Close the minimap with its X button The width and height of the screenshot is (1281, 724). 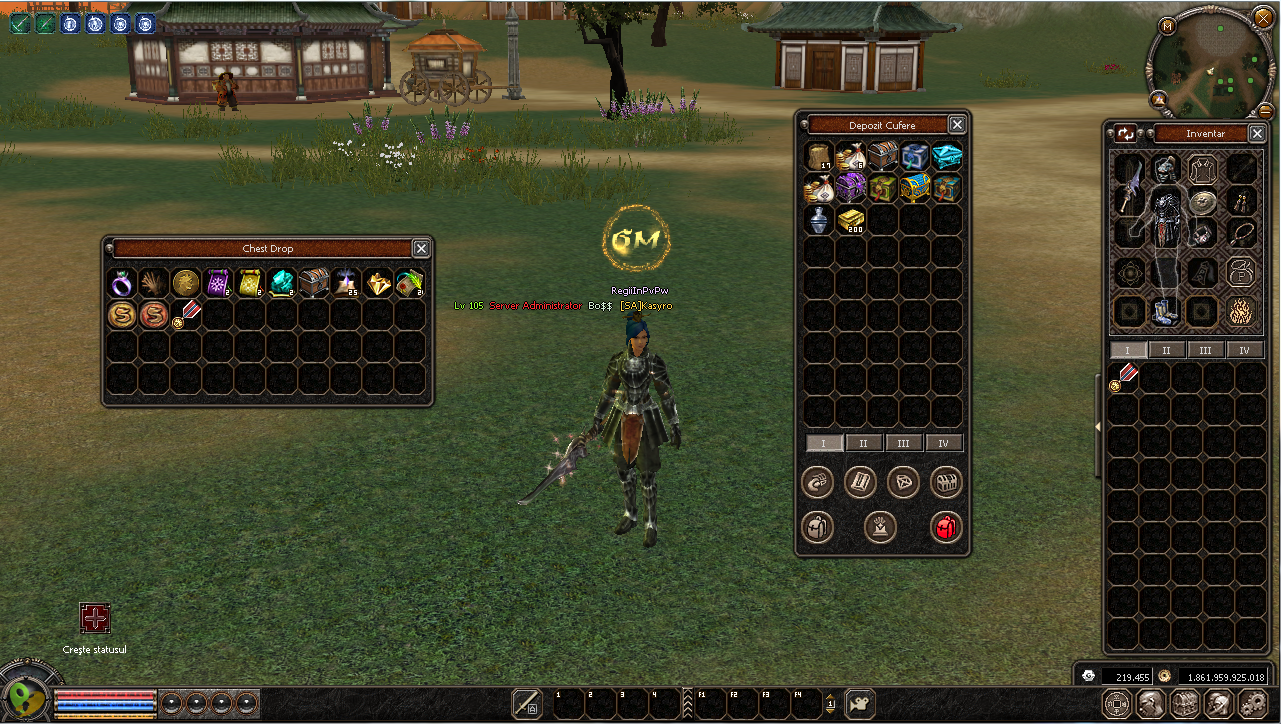[1262, 17]
